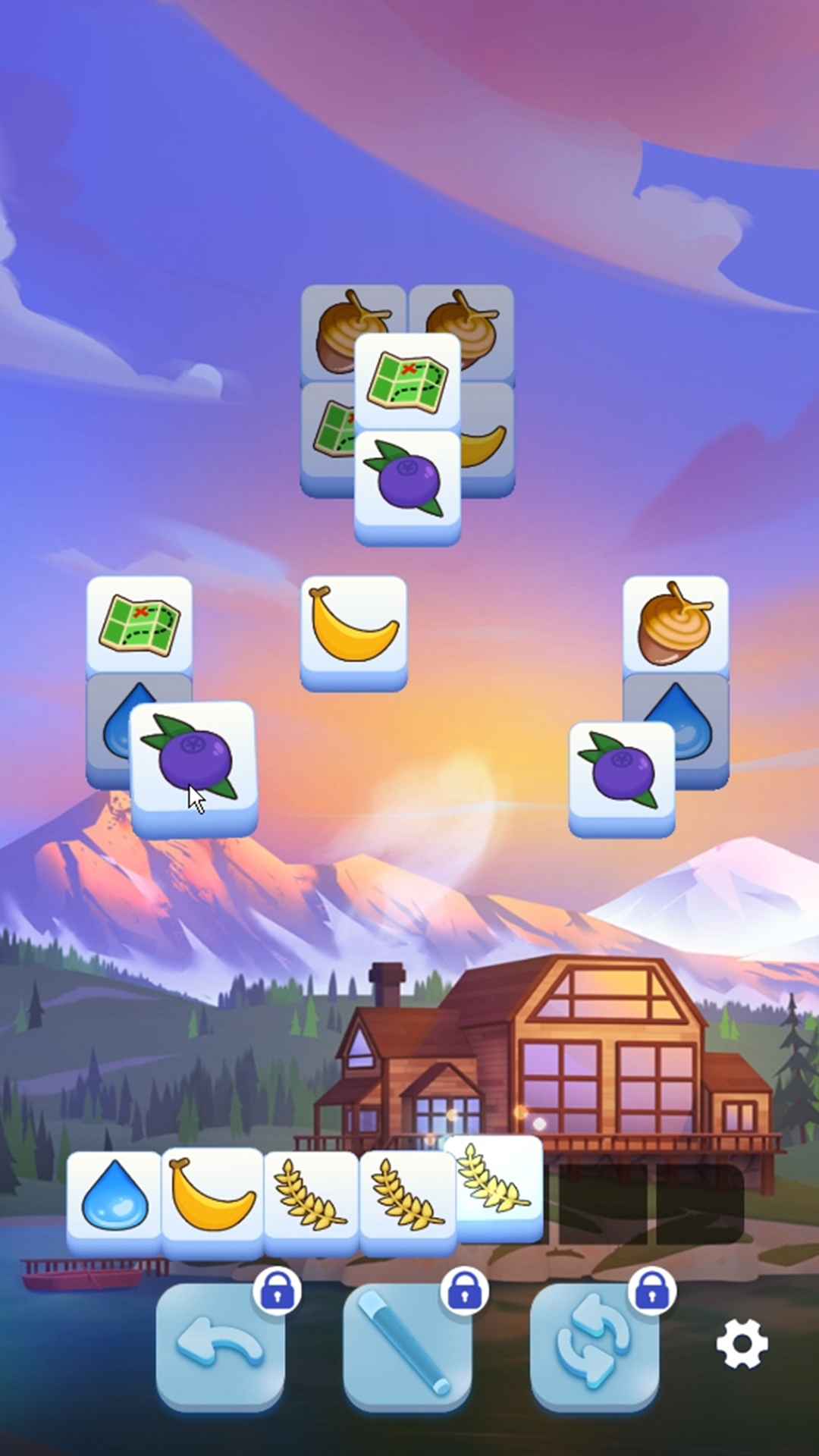Viewport: 819px width, 1456px height.
Task: Pick the map tile adjoining a water drop tile
Action: [x=139, y=623]
